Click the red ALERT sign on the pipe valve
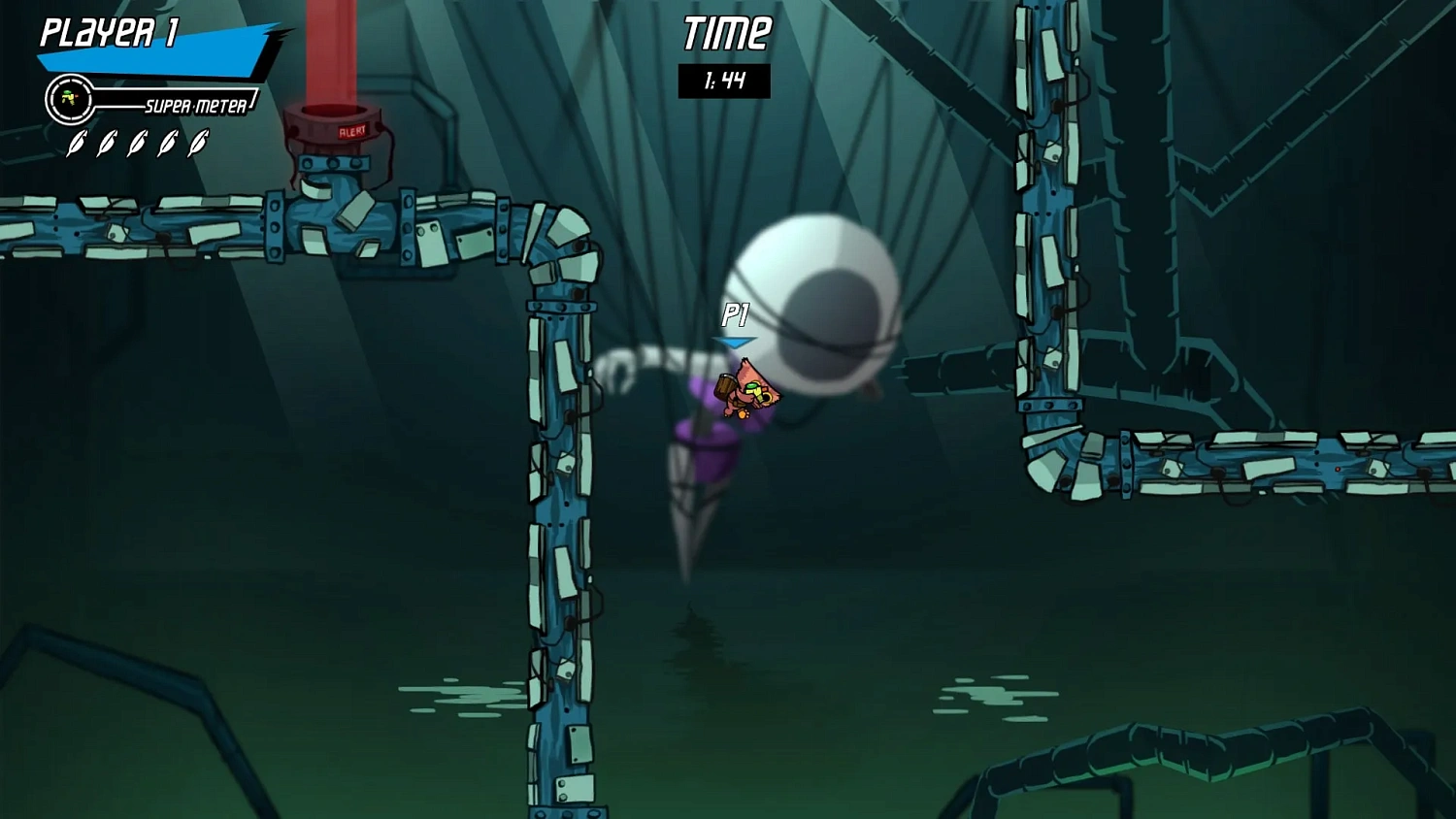The height and width of the screenshot is (819, 1456). [352, 129]
